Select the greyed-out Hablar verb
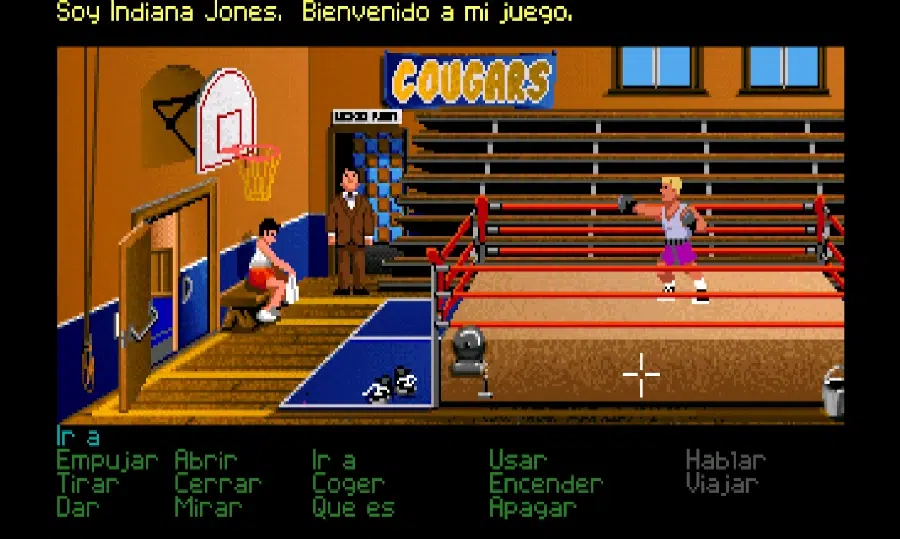Viewport: 900px width, 539px height. pyautogui.click(x=726, y=461)
